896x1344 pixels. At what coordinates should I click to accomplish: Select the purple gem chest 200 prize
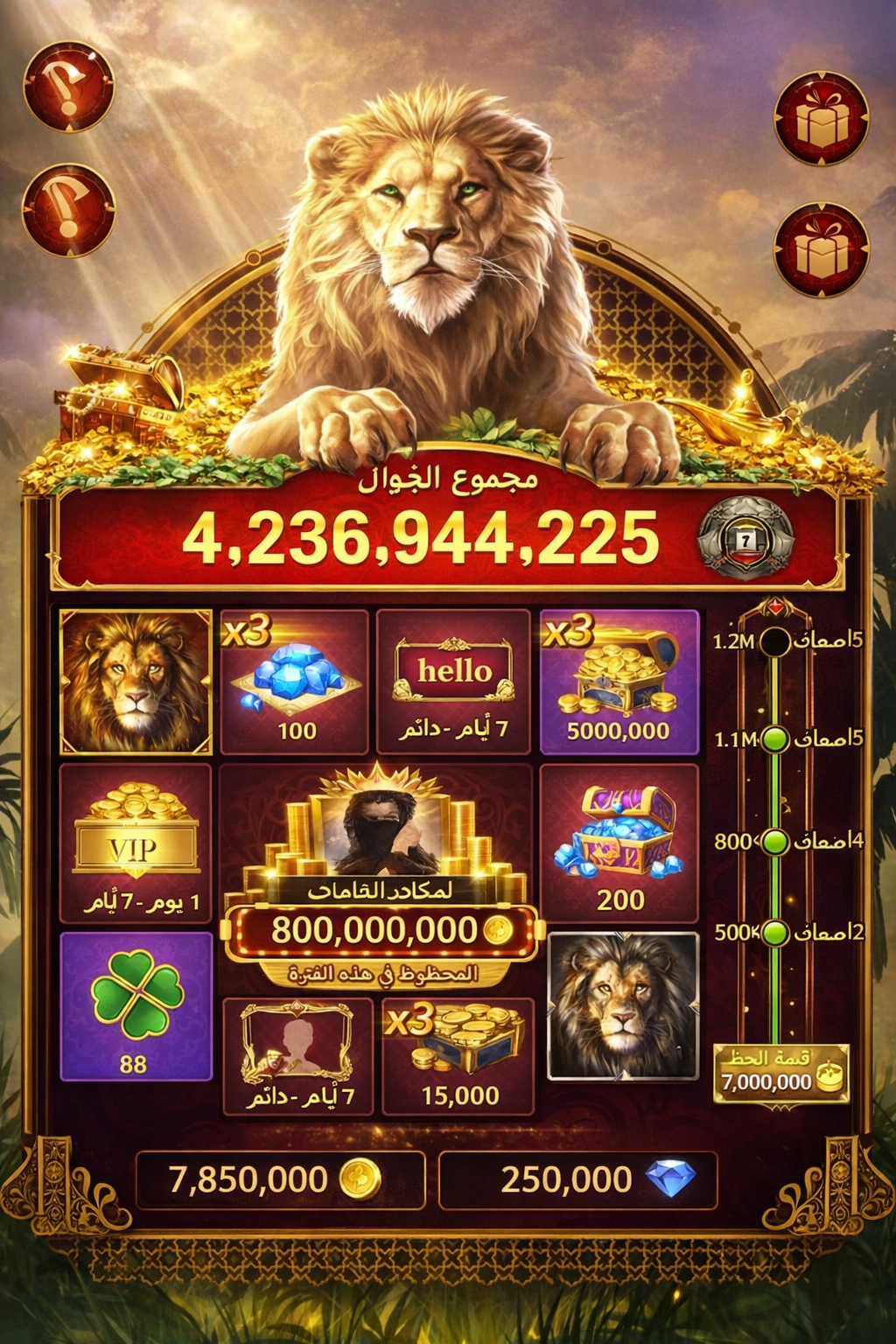click(619, 843)
